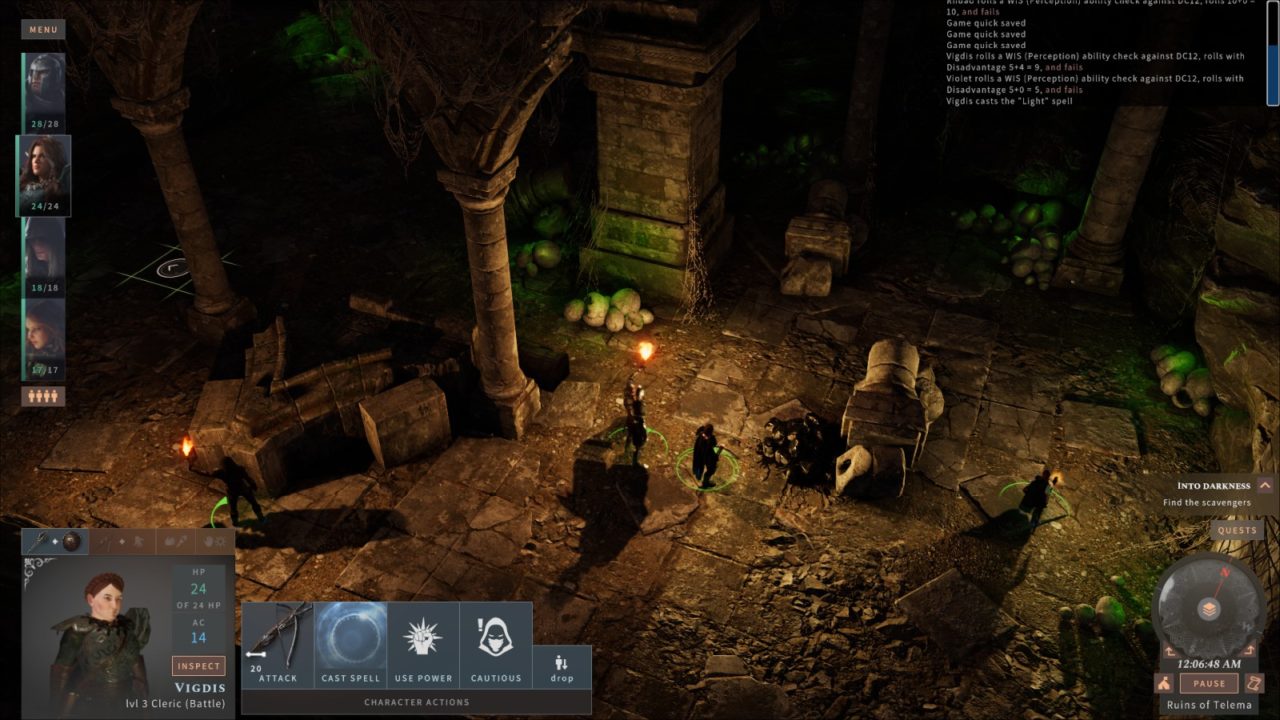Choose the crossbow Attack action
Image resolution: width=1280 pixels, height=720 pixels.
coord(278,645)
